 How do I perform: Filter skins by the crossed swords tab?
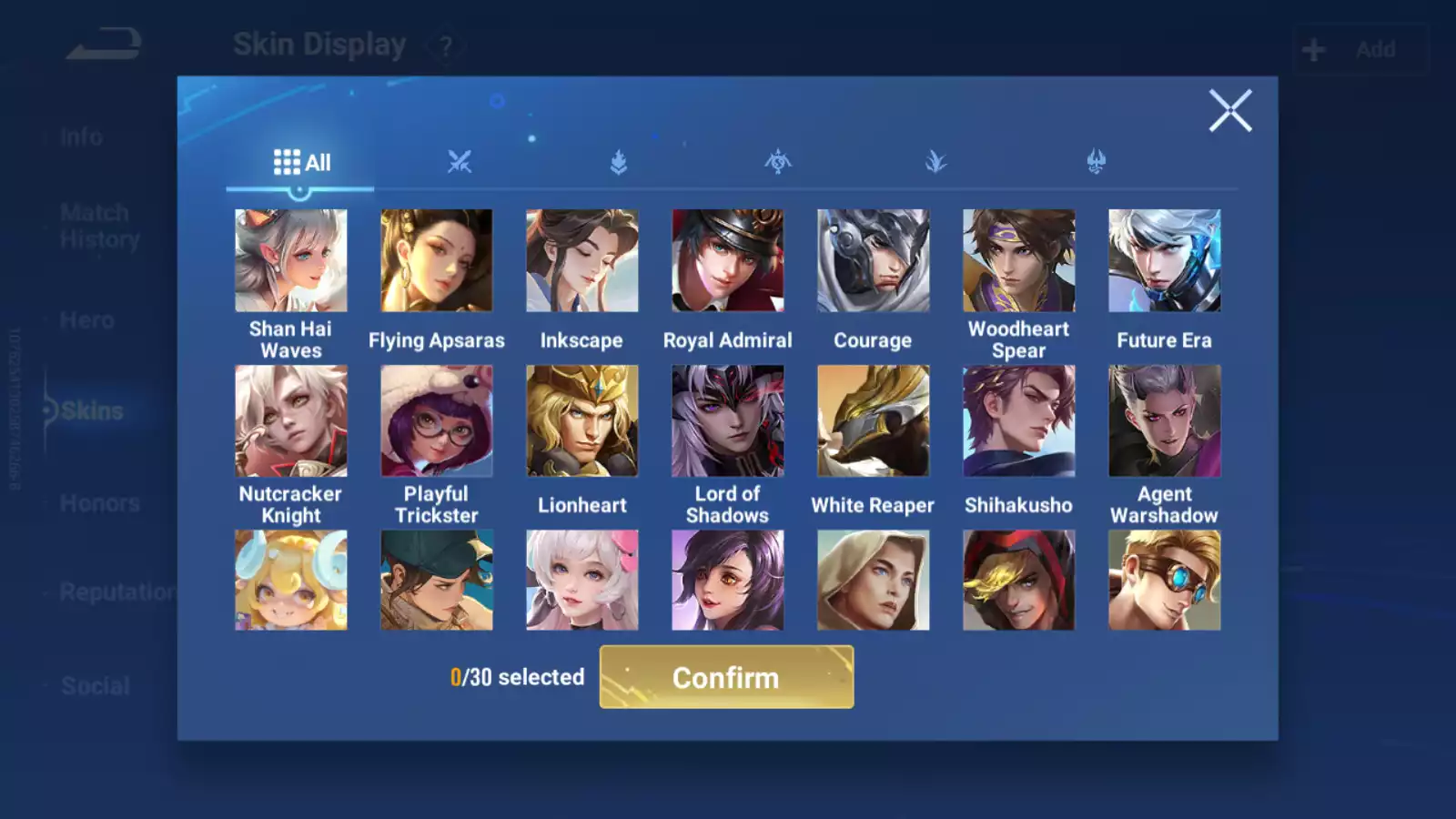coord(460,163)
